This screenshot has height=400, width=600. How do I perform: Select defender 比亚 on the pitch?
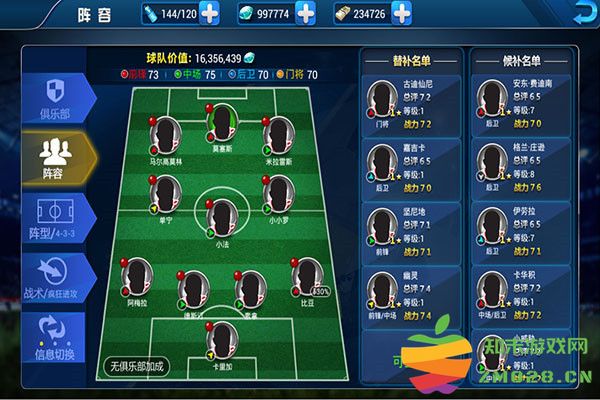click(306, 277)
